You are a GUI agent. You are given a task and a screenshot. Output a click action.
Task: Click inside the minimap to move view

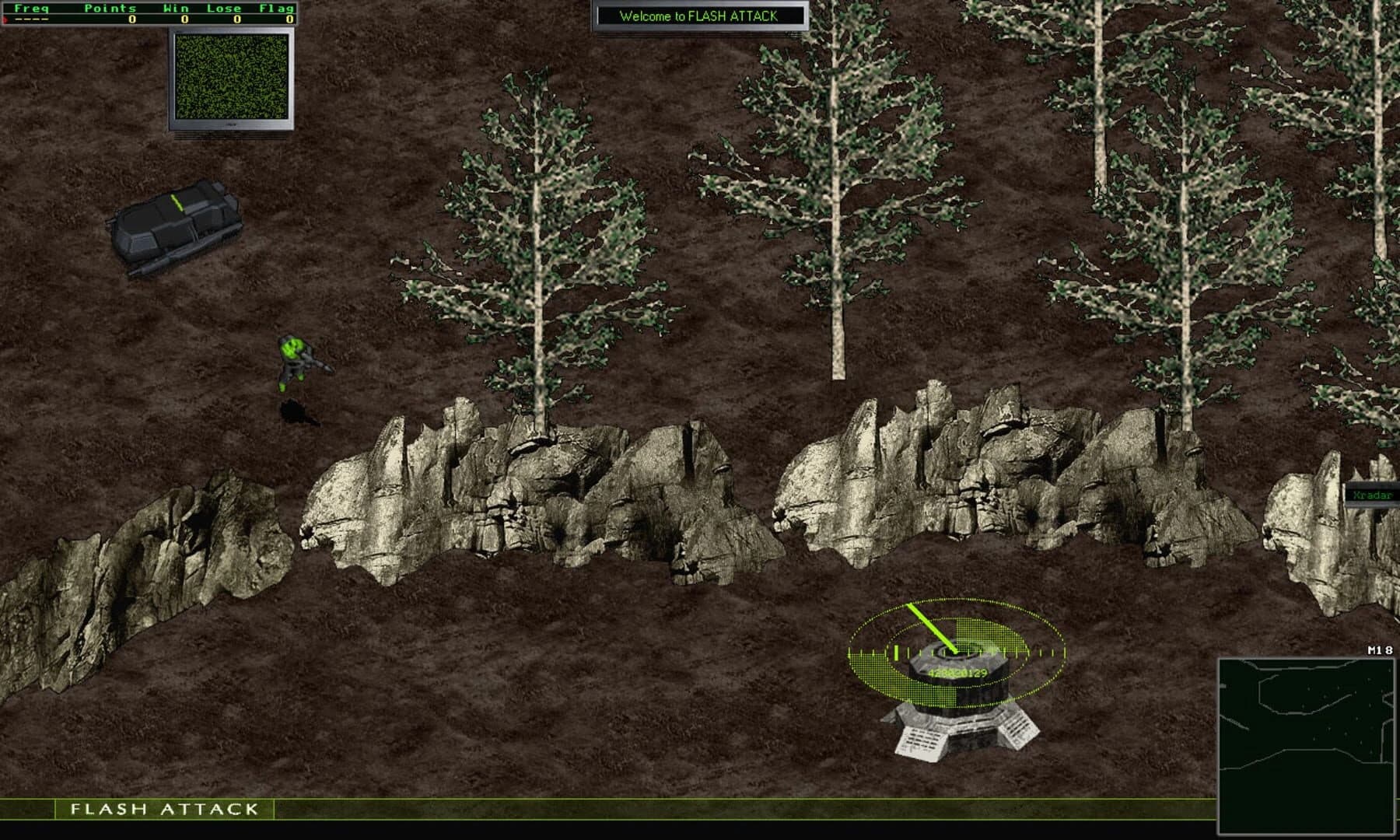(1307, 747)
